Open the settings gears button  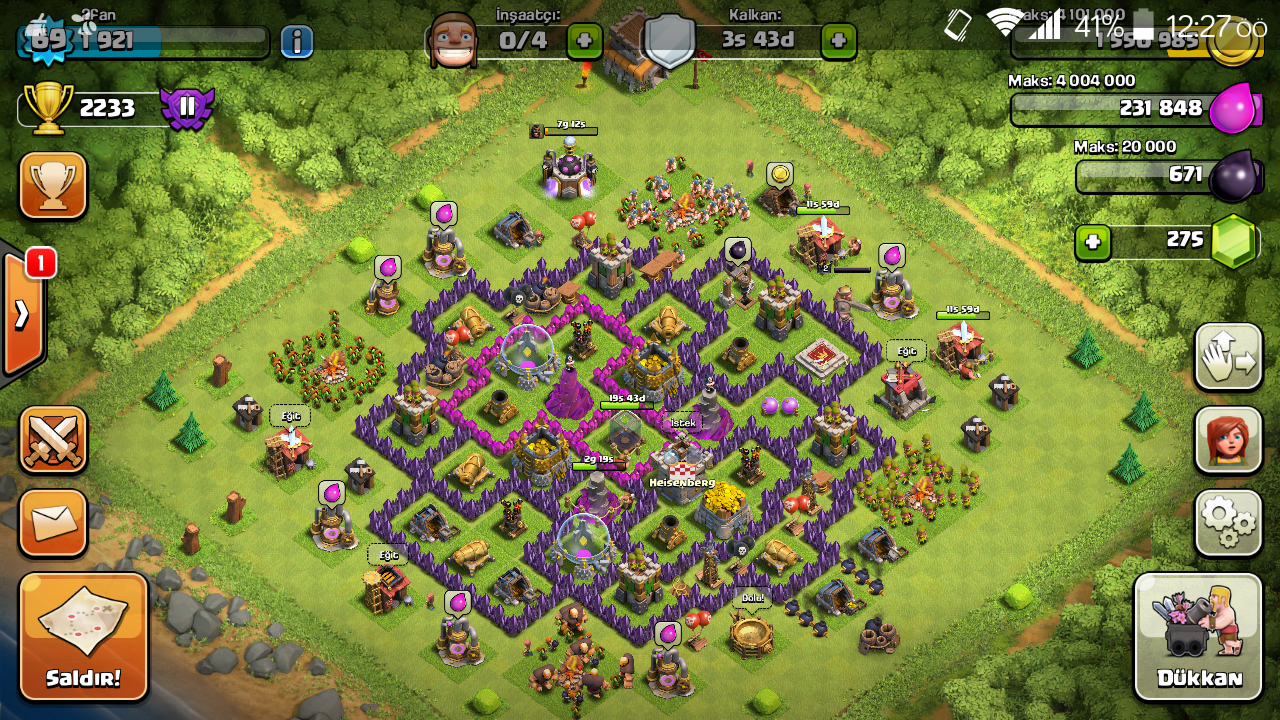tap(1228, 522)
